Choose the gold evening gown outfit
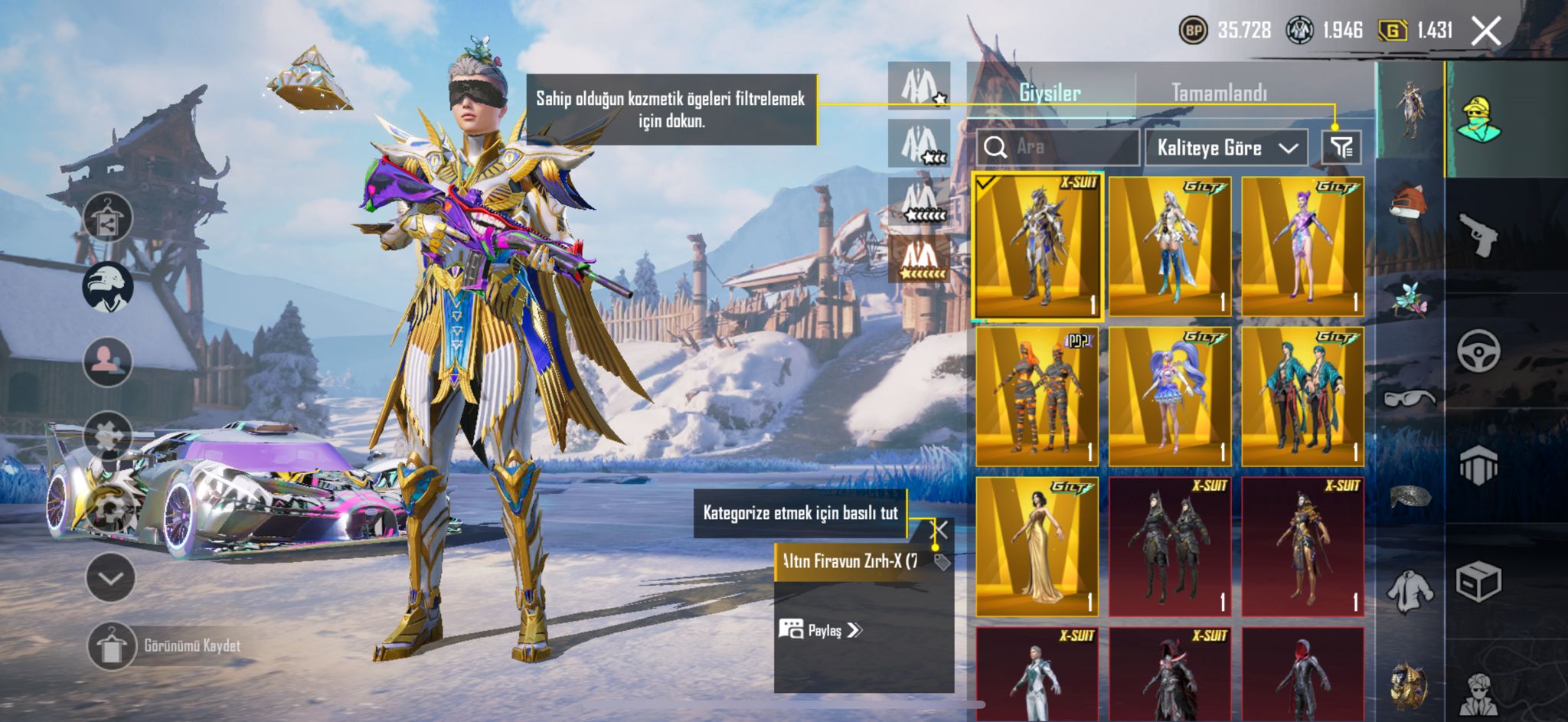This screenshot has width=1568, height=722. pyautogui.click(x=1037, y=547)
